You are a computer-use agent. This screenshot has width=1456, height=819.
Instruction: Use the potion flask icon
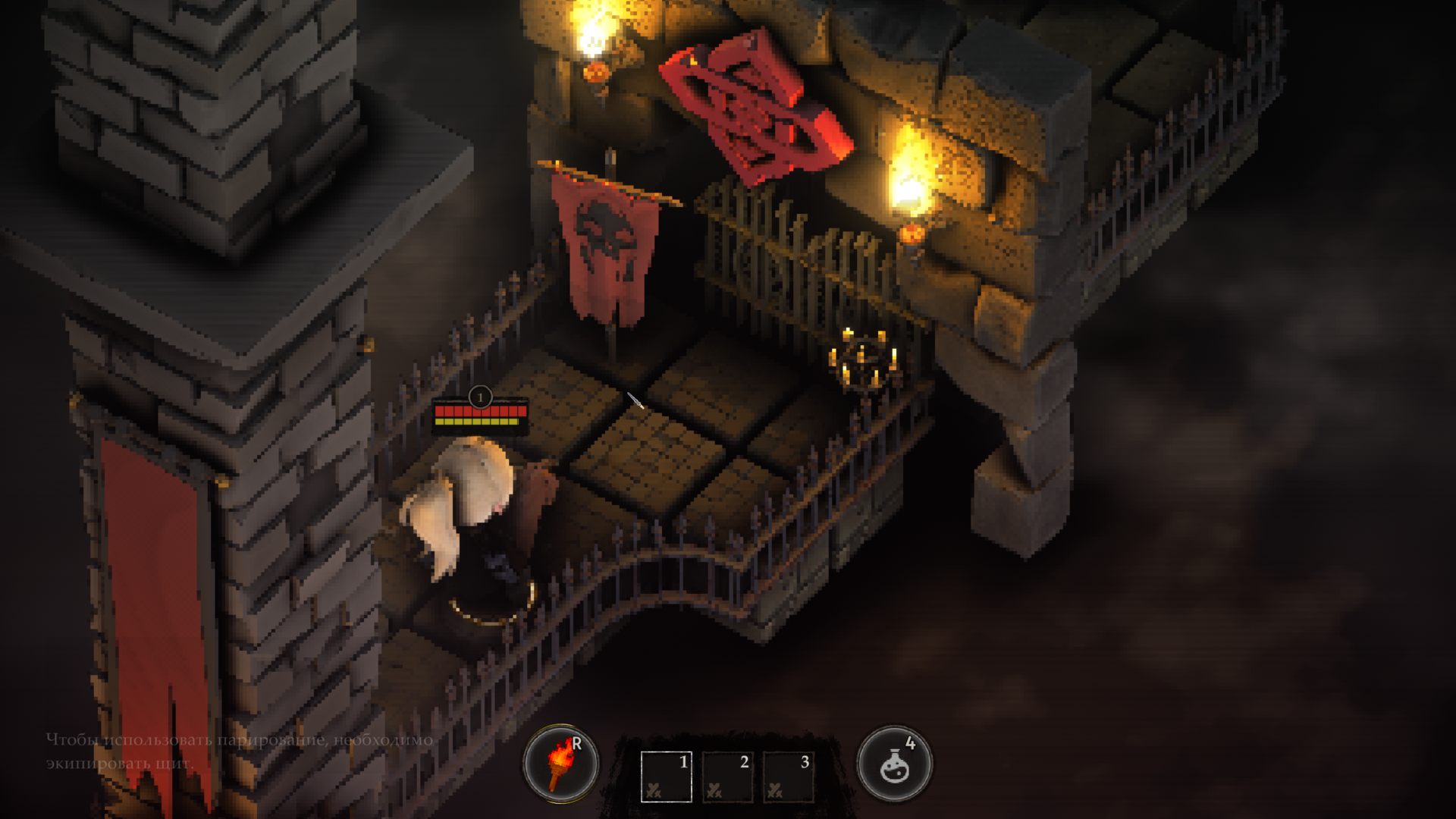click(x=894, y=763)
